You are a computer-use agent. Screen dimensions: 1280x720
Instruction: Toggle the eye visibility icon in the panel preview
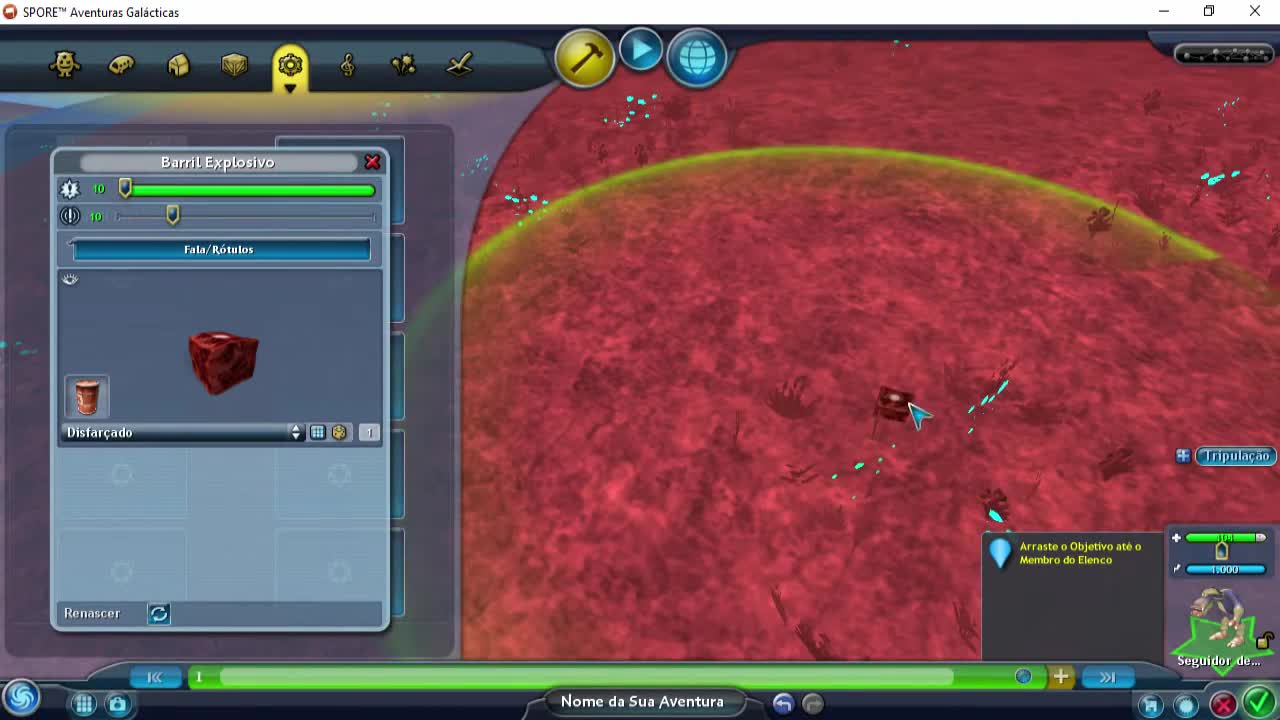pos(70,279)
